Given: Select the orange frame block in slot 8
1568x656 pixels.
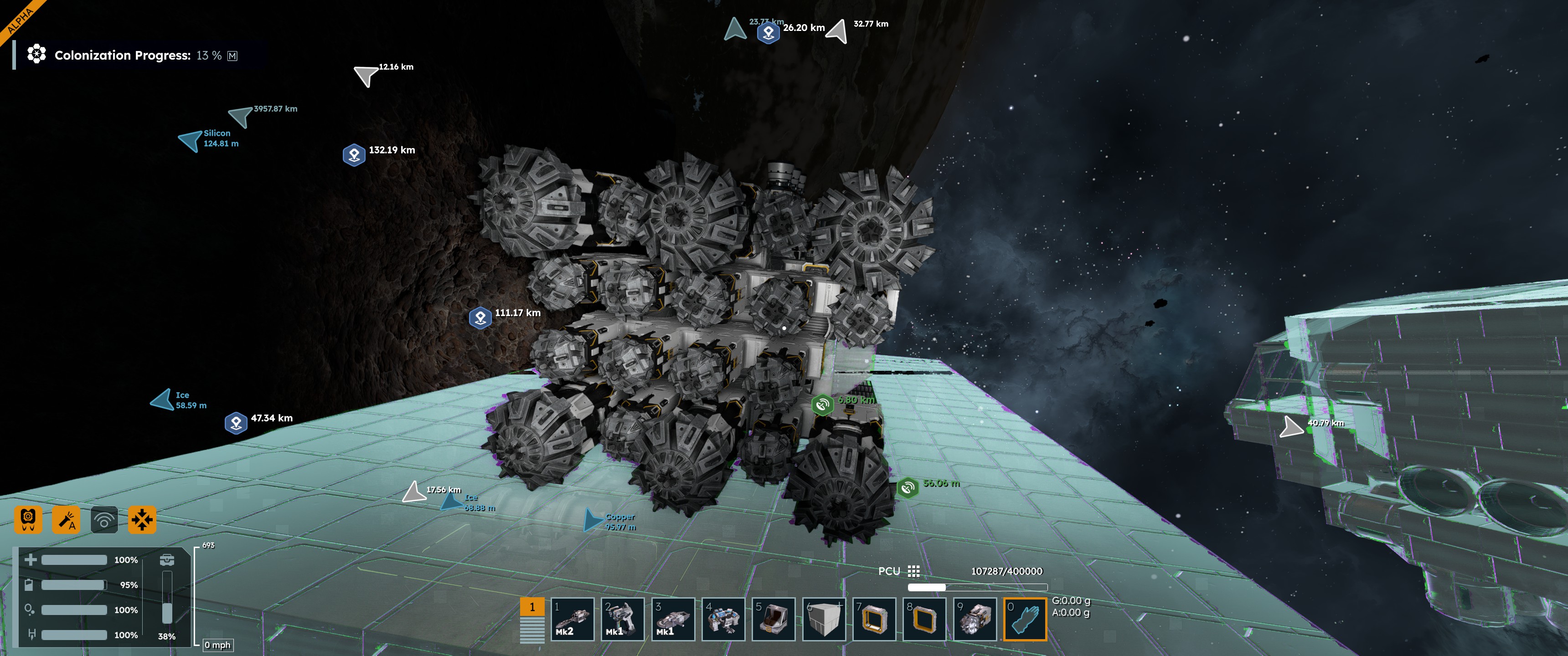Looking at the screenshot, I should [x=924, y=619].
